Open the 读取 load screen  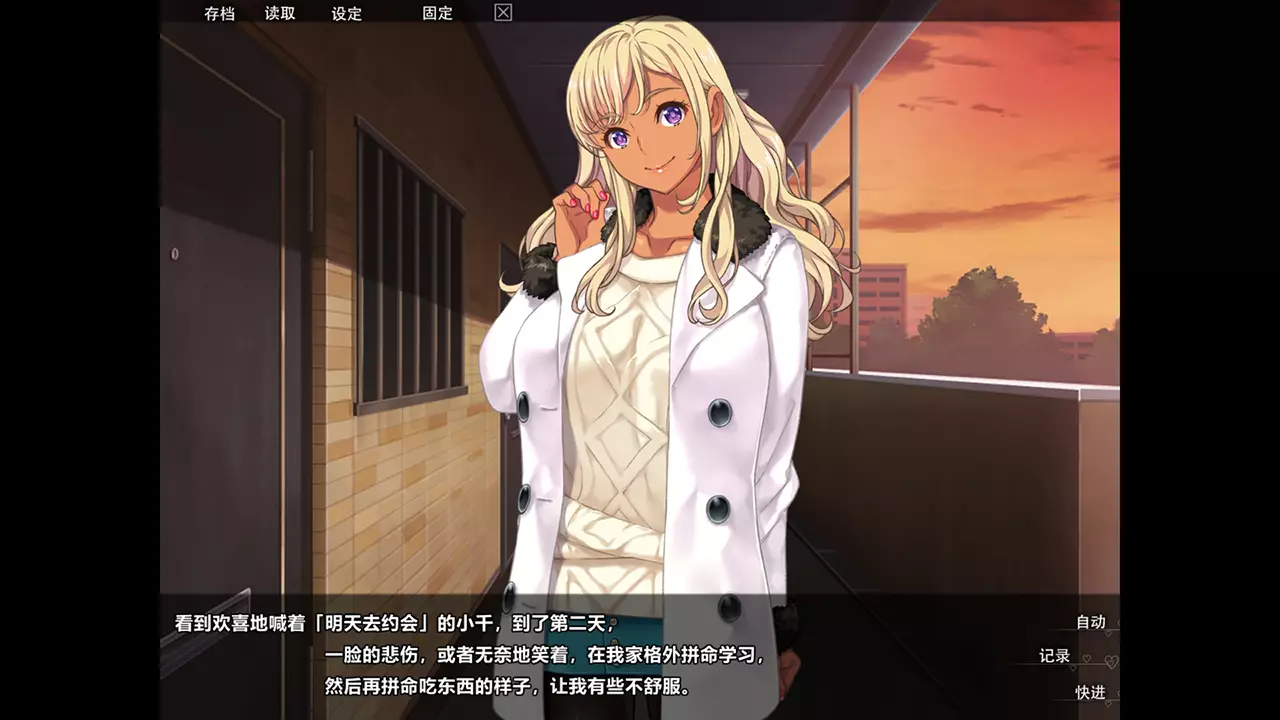pyautogui.click(x=280, y=13)
